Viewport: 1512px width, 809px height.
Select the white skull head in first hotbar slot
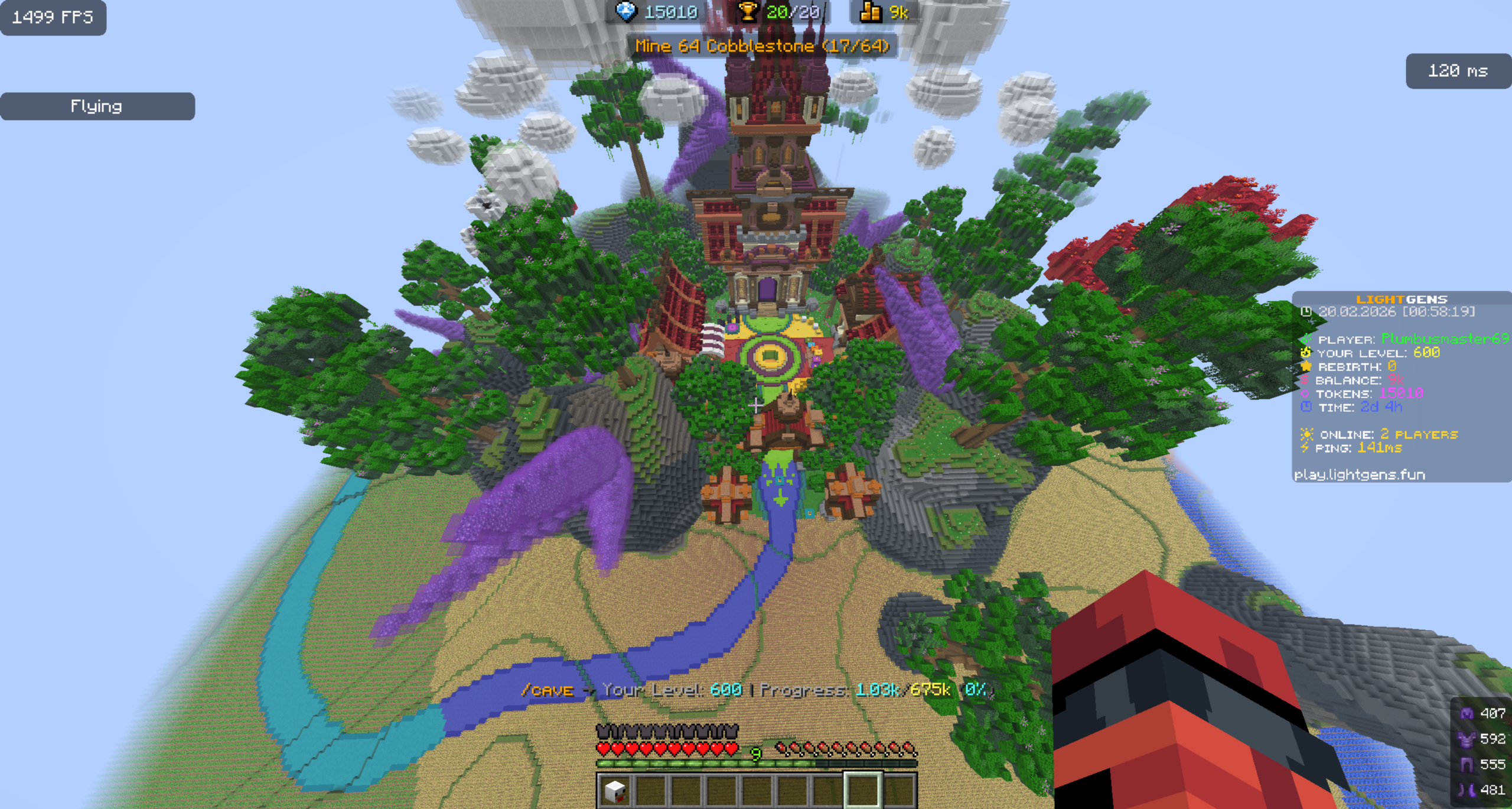[x=614, y=790]
